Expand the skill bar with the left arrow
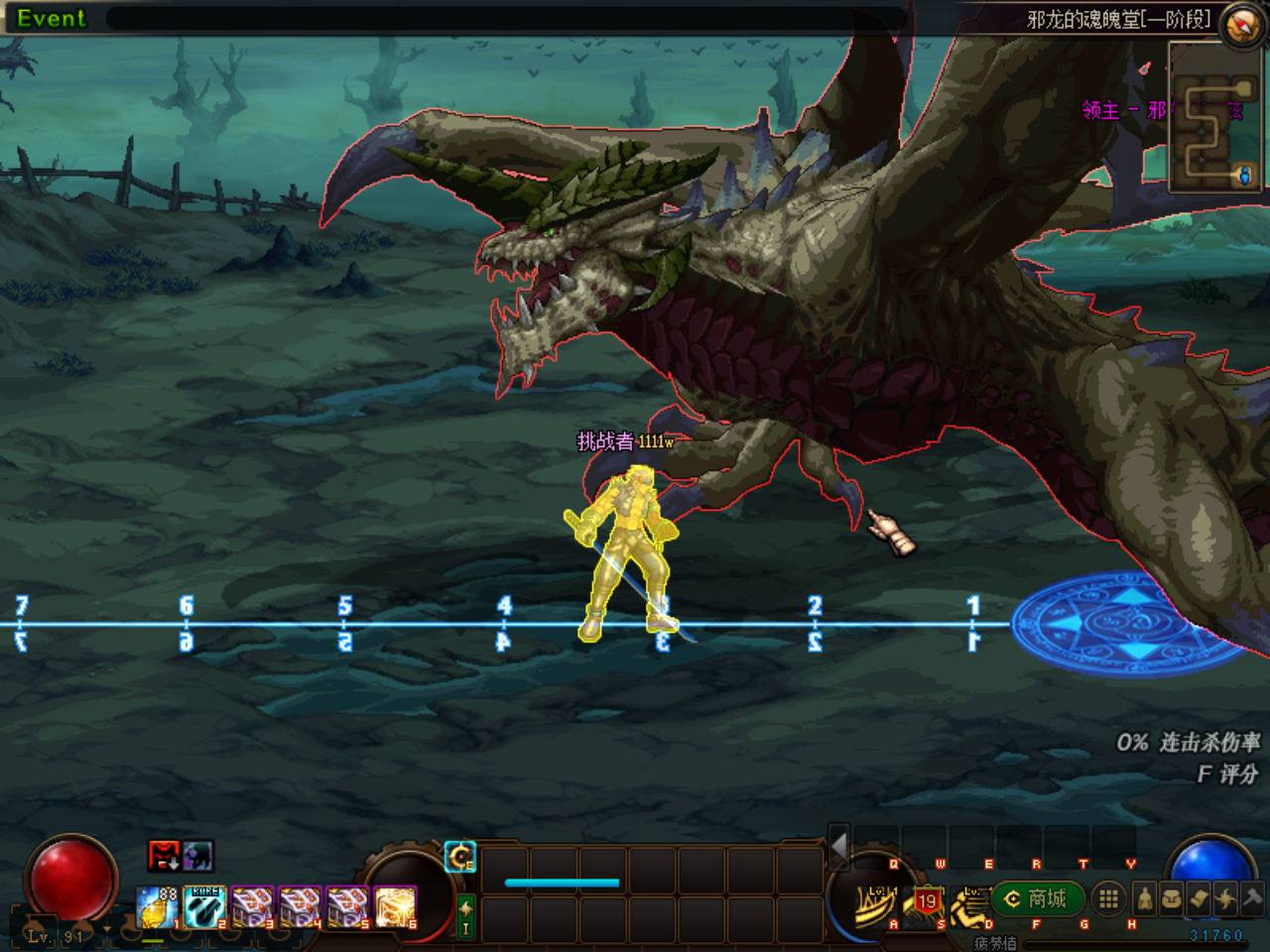 (x=839, y=847)
